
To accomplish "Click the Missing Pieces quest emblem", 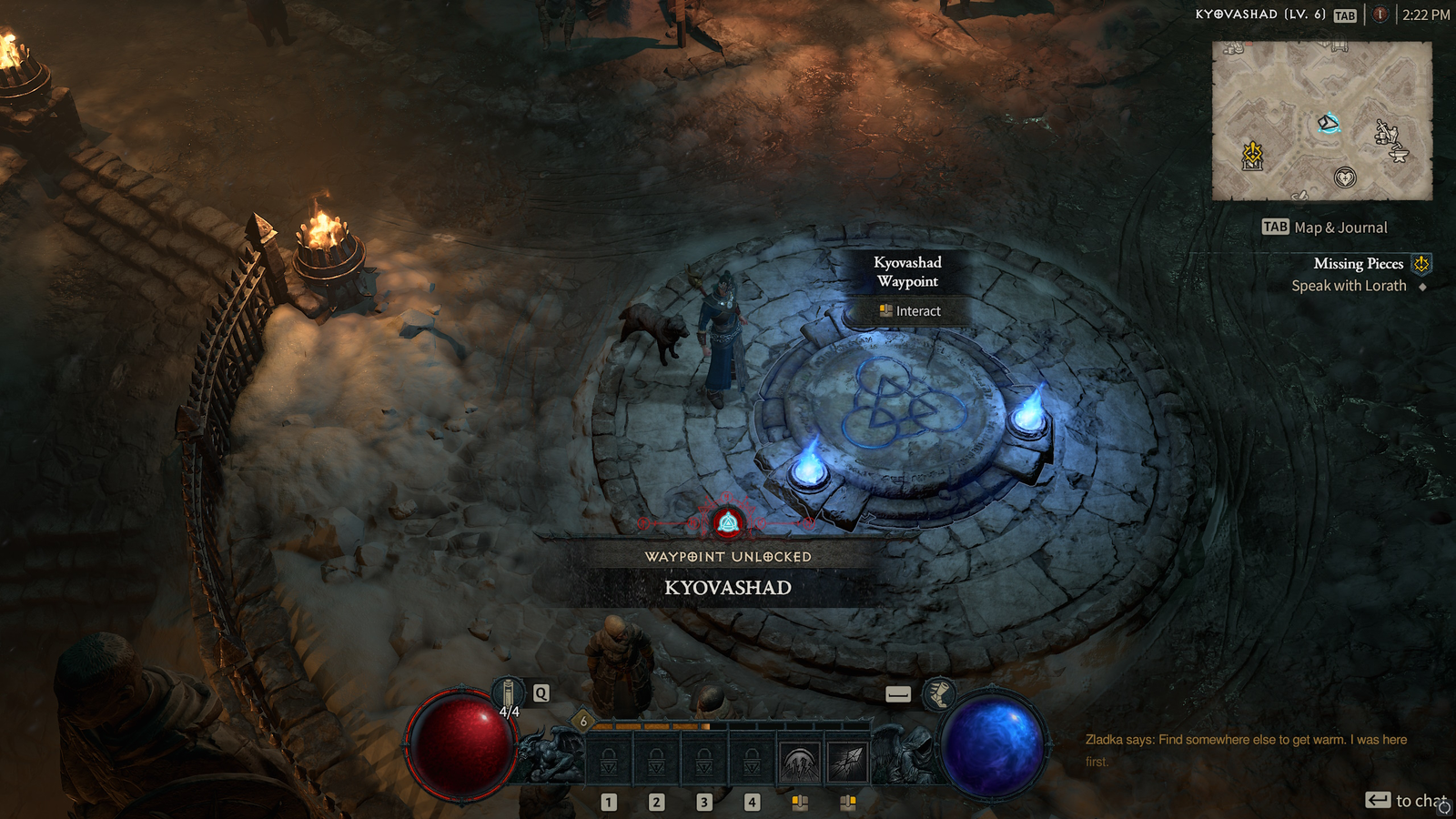I will point(1421,264).
